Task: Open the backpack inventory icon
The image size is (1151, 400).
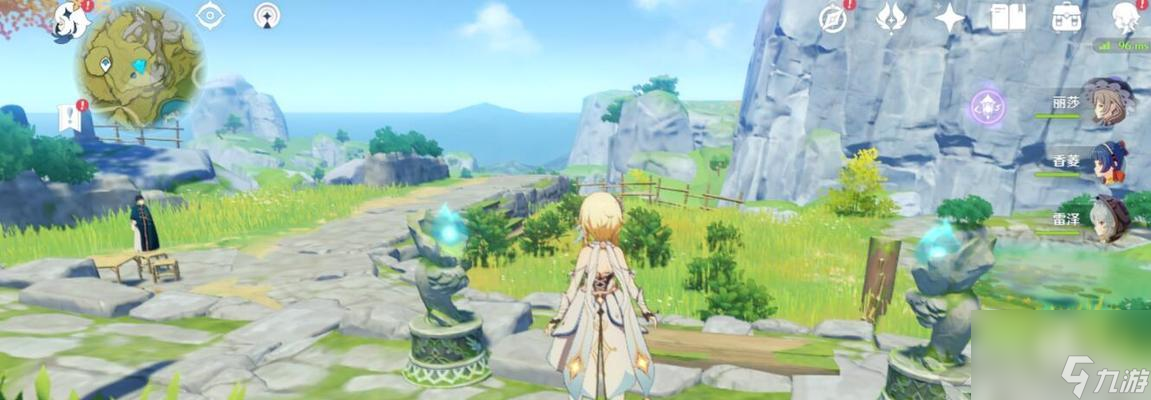Action: tap(1066, 17)
